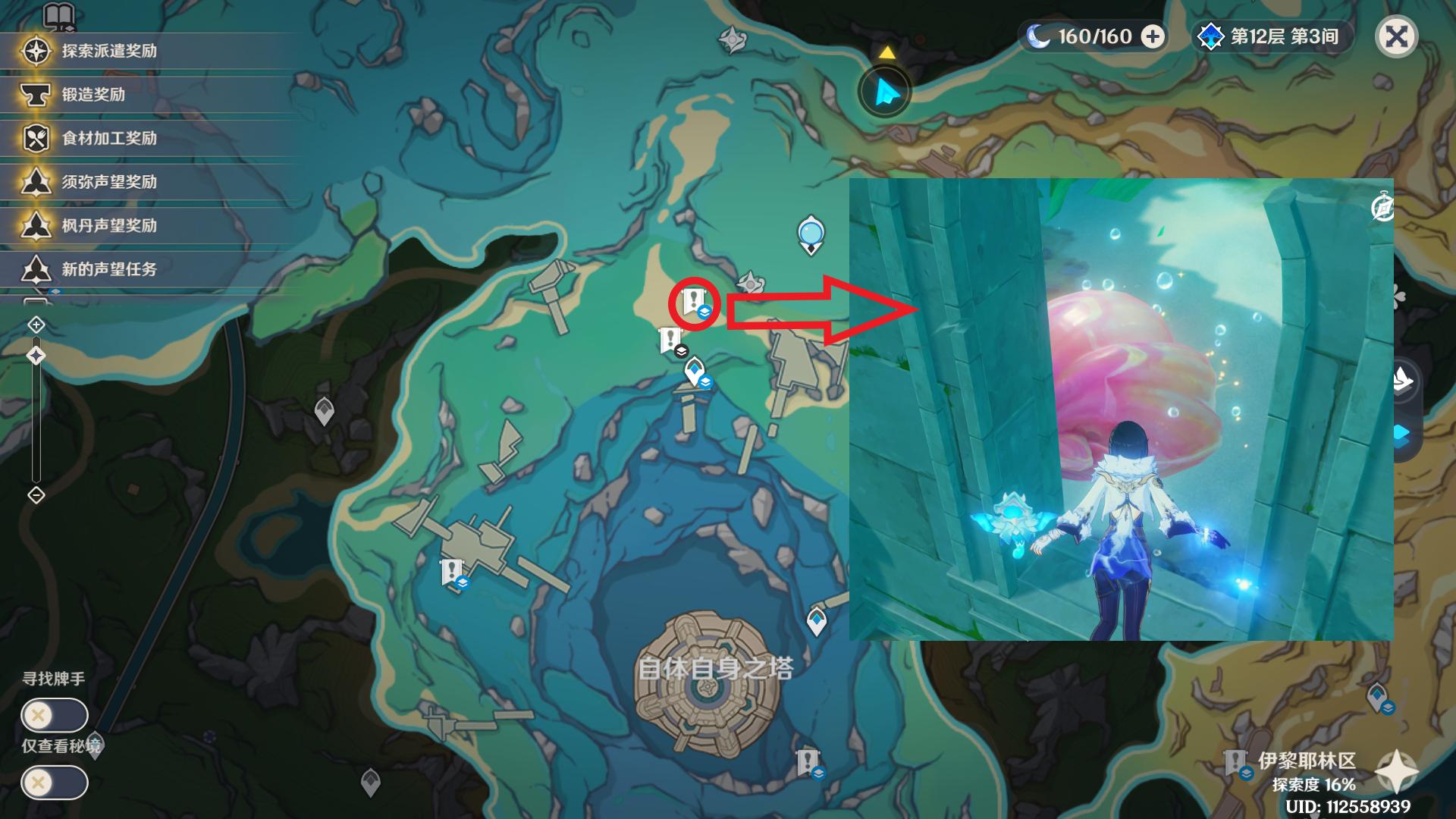Image resolution: width=1456 pixels, height=819 pixels.
Task: Select the blue orb waypoint marker
Action: 811,234
